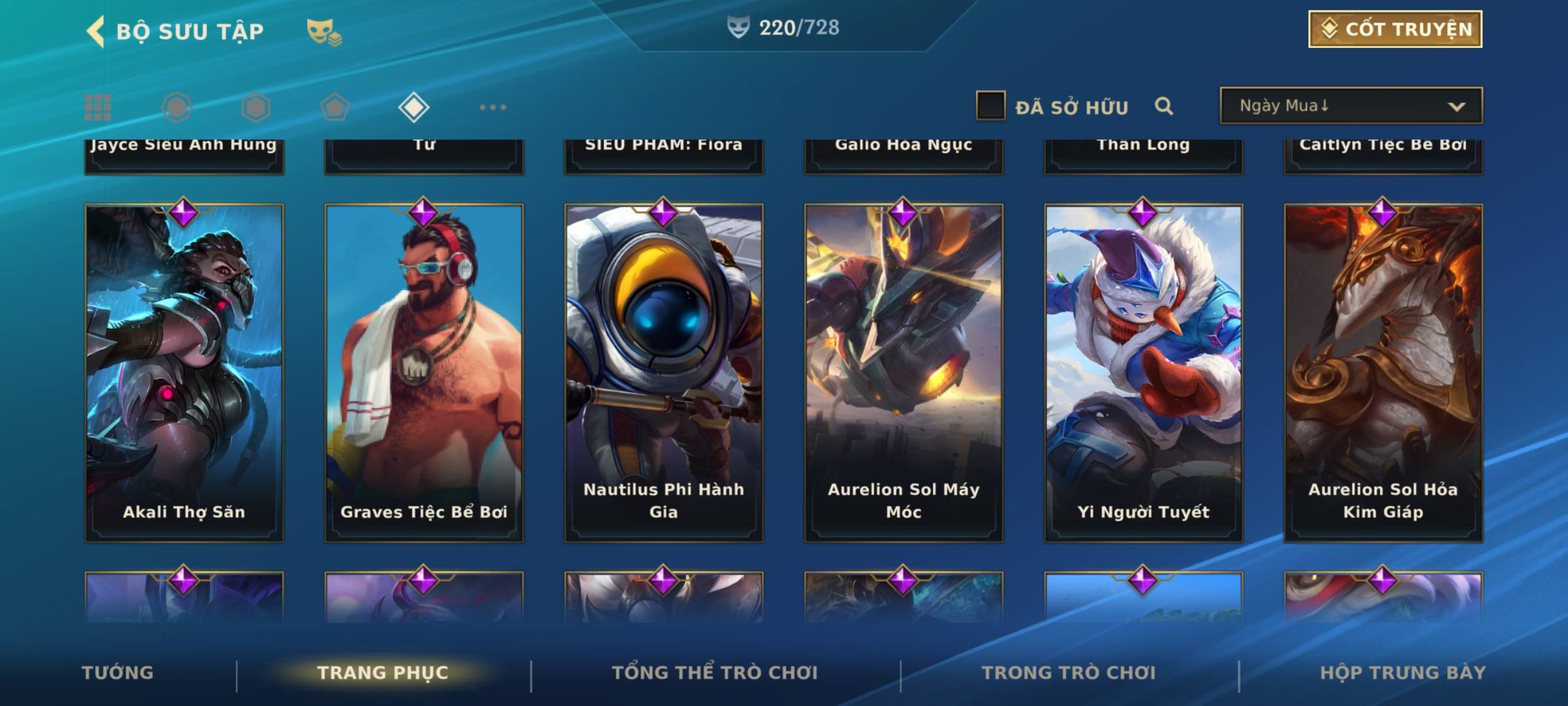Open the Tổng Thể Trò Chơi tab
This screenshot has height=706, width=1568.
coord(715,673)
